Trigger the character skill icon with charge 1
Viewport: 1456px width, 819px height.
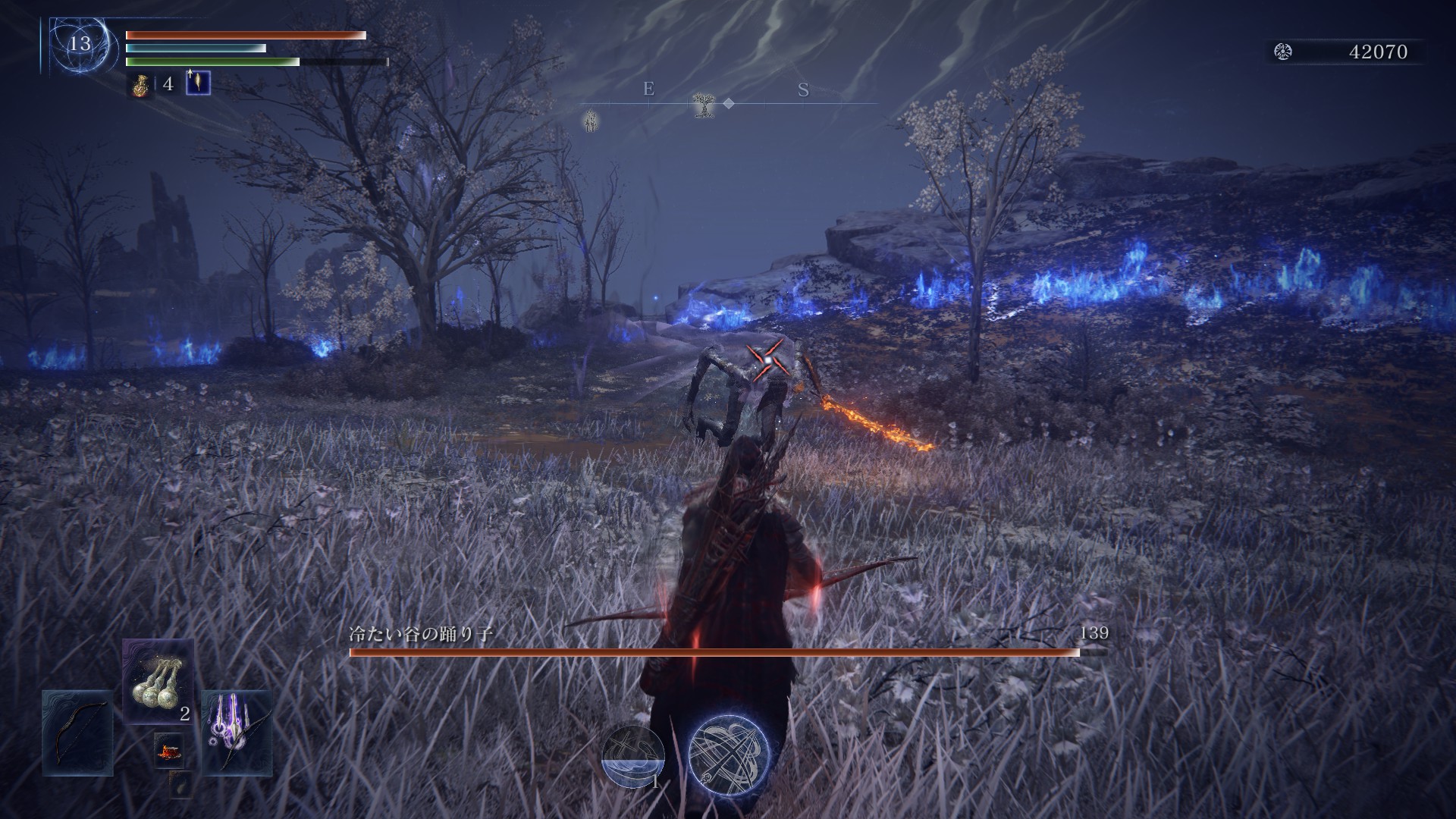[633, 756]
